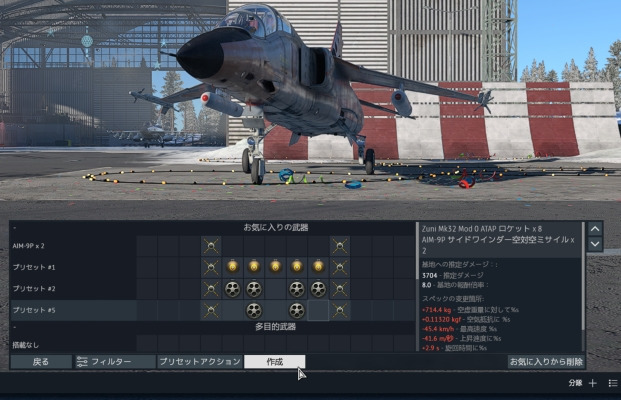The width and height of the screenshot is (621, 400).
Task: Select the 搭載なし empty loadout row
Action: tap(70, 345)
